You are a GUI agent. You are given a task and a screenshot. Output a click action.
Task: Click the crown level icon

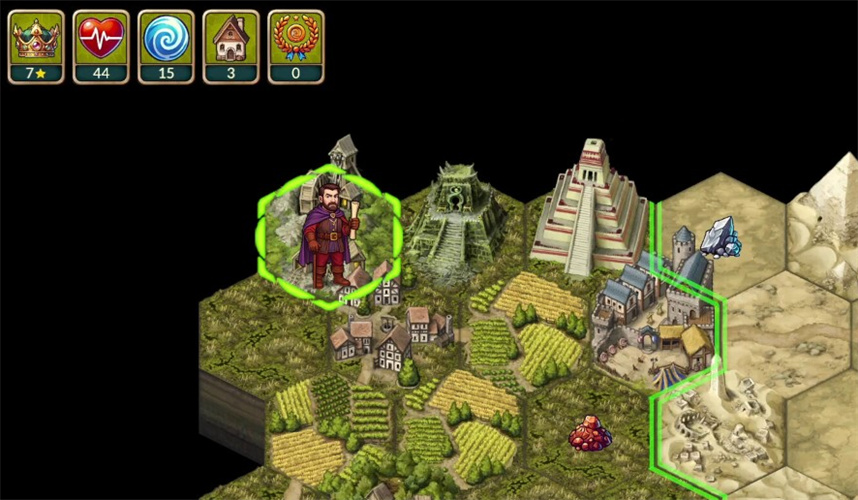(x=36, y=38)
